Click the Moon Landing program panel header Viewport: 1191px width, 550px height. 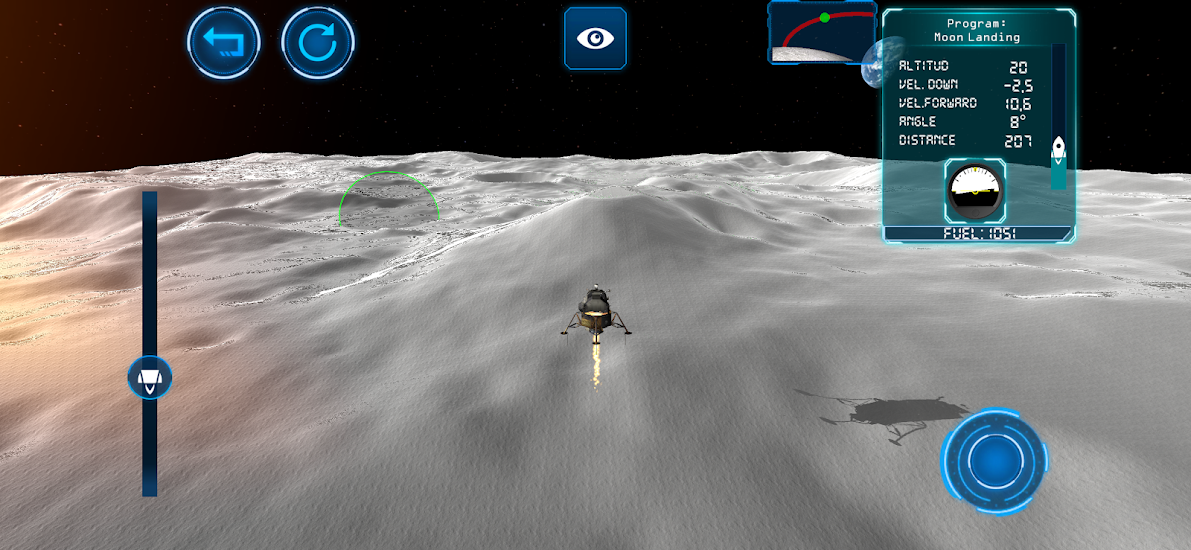(977, 30)
